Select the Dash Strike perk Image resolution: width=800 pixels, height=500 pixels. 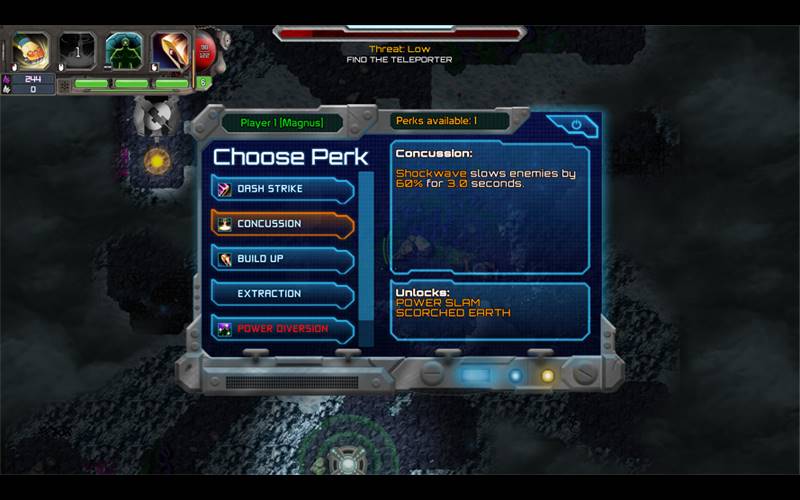(x=281, y=189)
